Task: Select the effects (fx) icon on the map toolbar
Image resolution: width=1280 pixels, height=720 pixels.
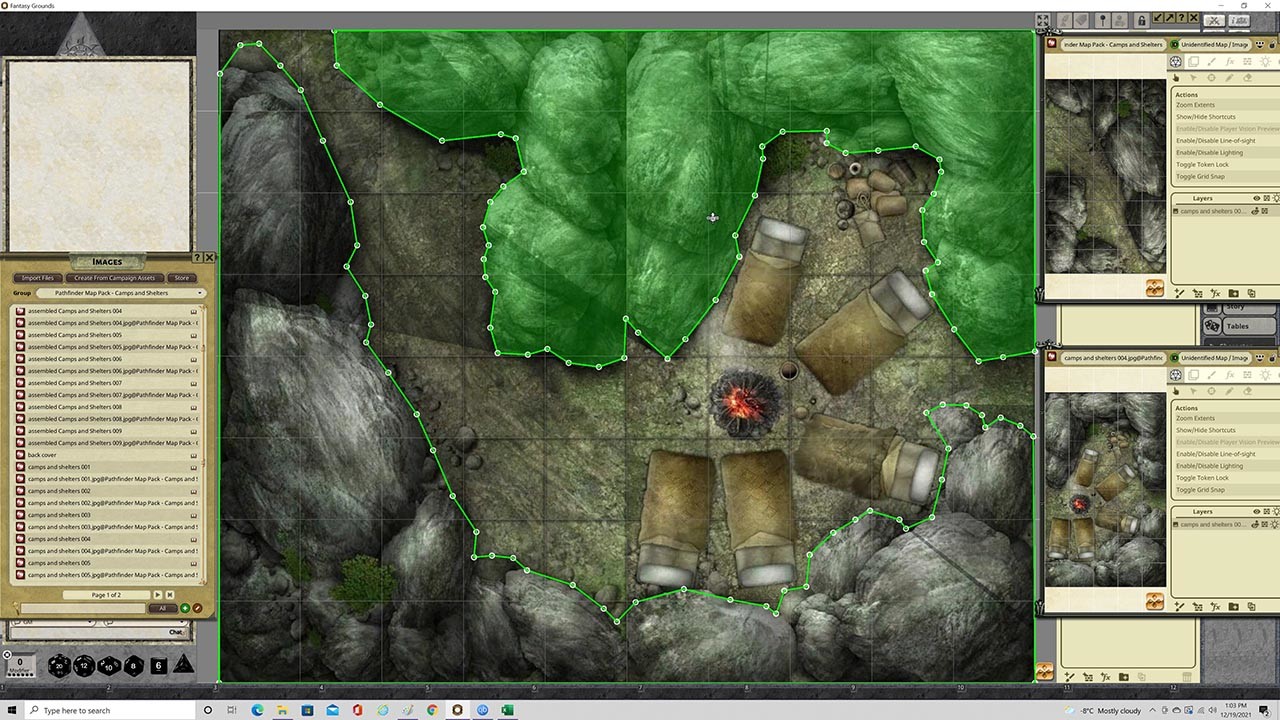Action: coord(1231,62)
